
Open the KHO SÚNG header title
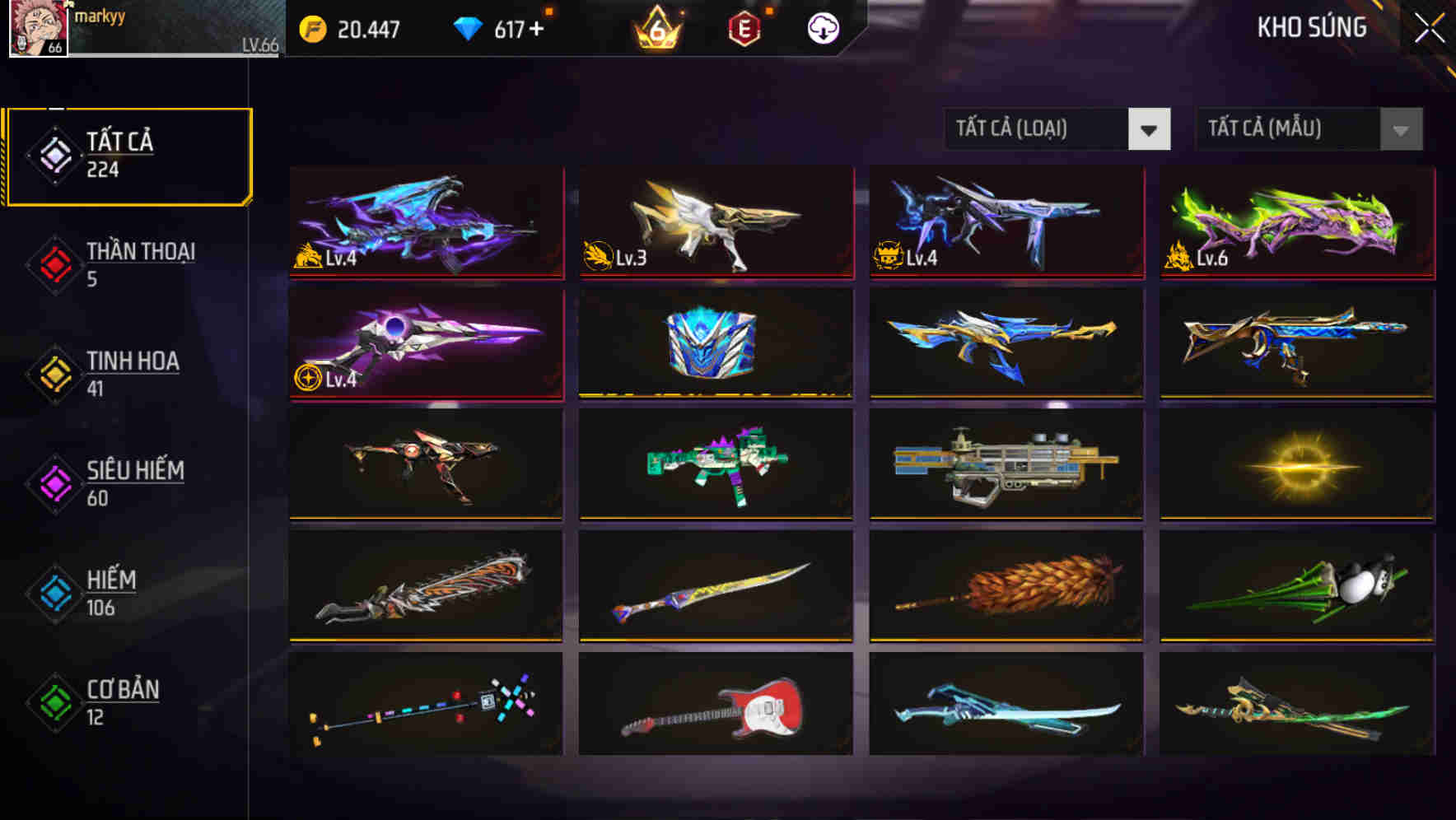pyautogui.click(x=1311, y=28)
